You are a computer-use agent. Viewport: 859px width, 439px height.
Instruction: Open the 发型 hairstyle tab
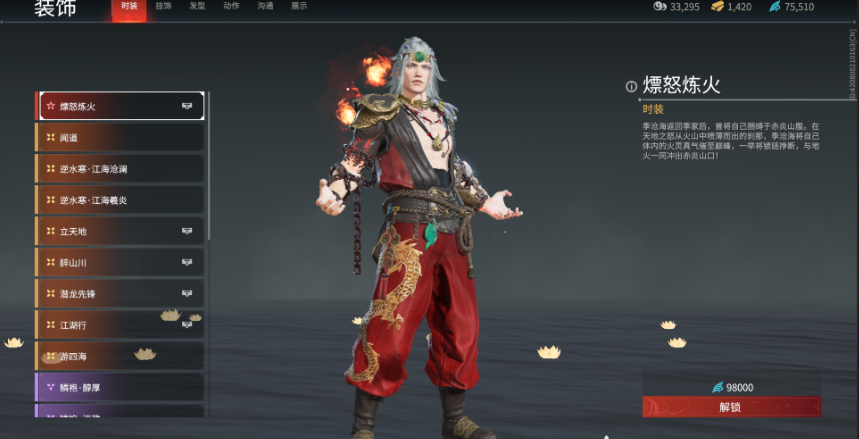(197, 7)
